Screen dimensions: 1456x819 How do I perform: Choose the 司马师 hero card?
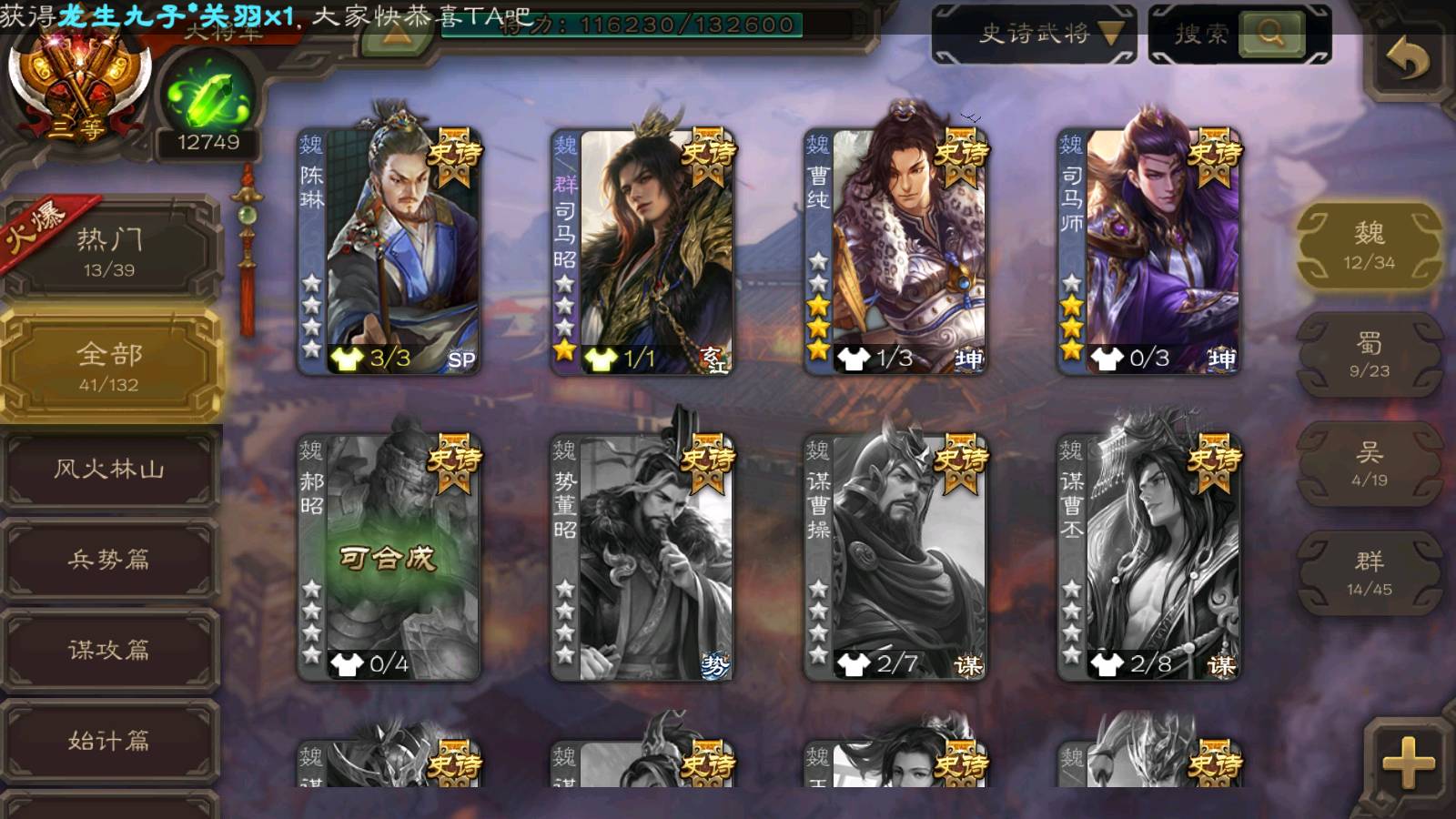[x=1149, y=250]
